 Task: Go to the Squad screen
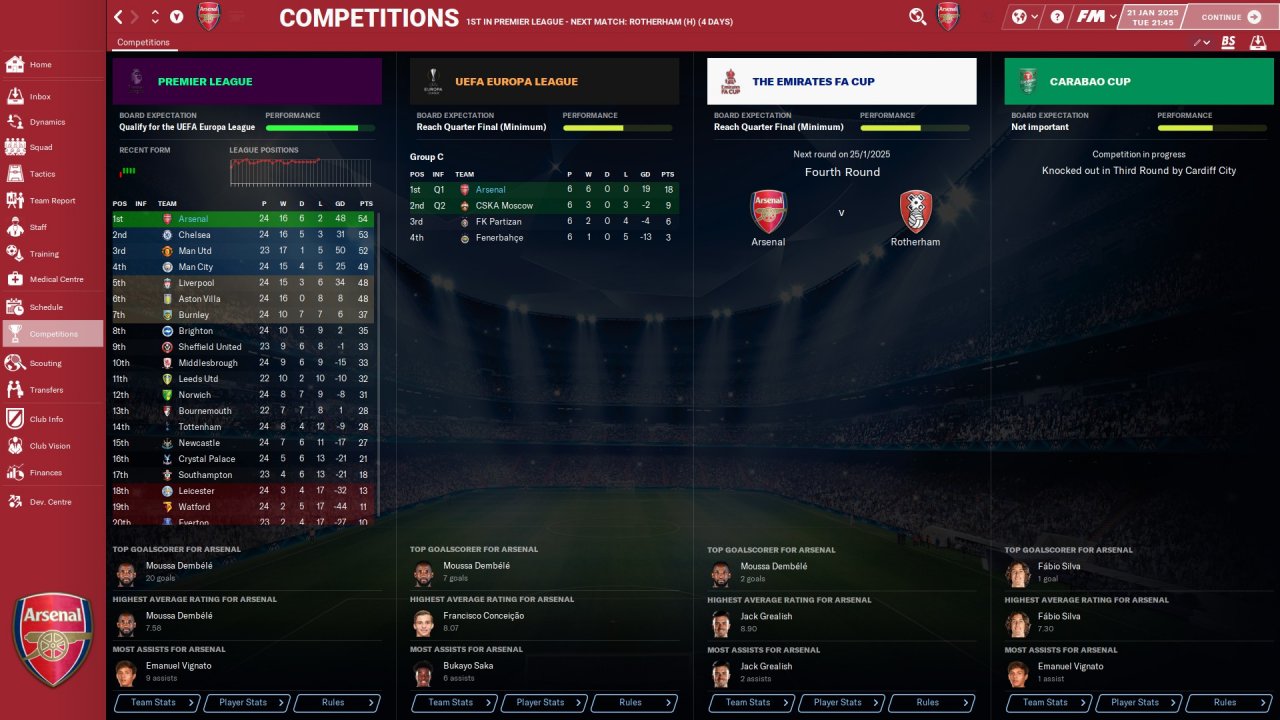[x=41, y=147]
